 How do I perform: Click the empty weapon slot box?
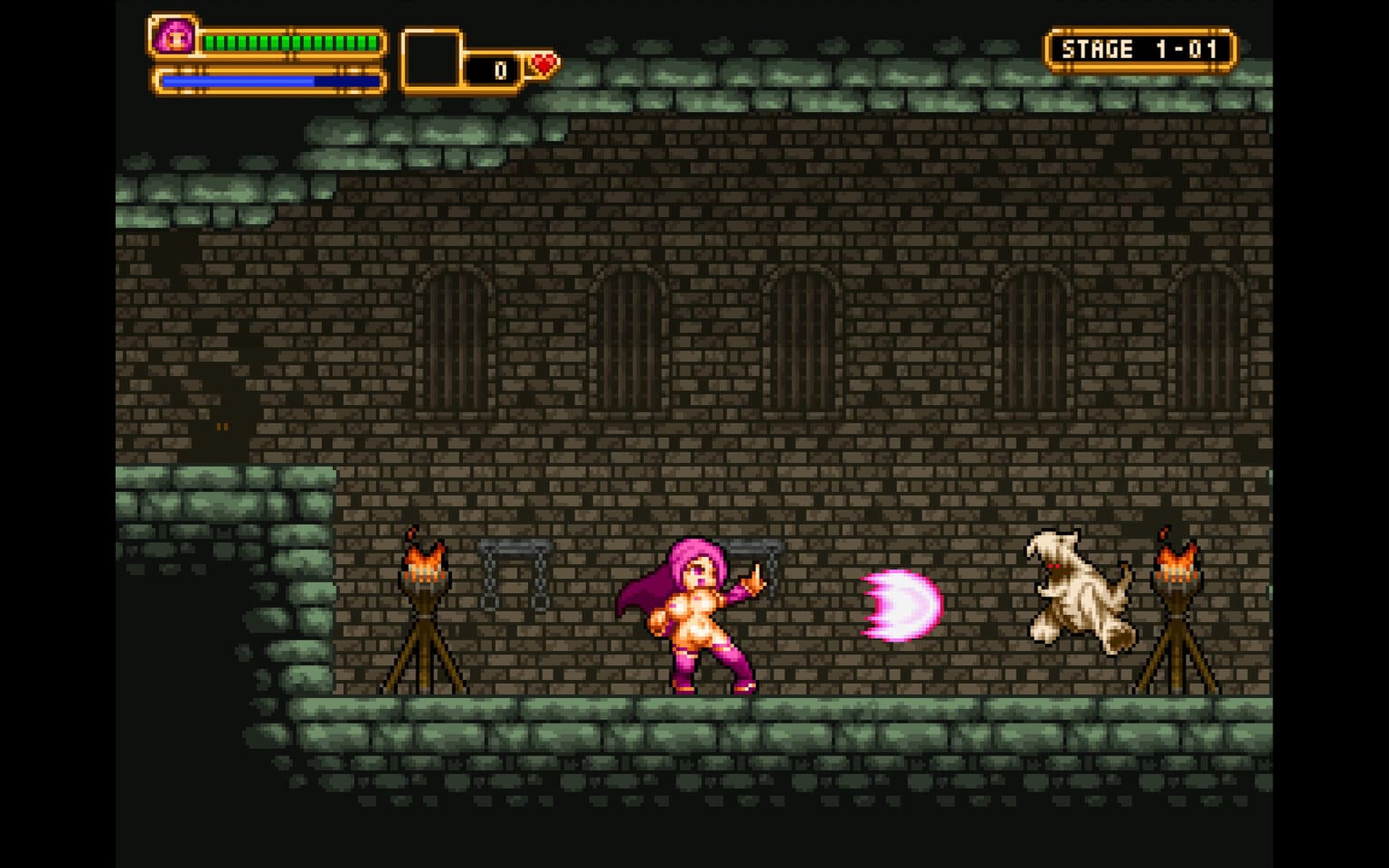tap(432, 60)
